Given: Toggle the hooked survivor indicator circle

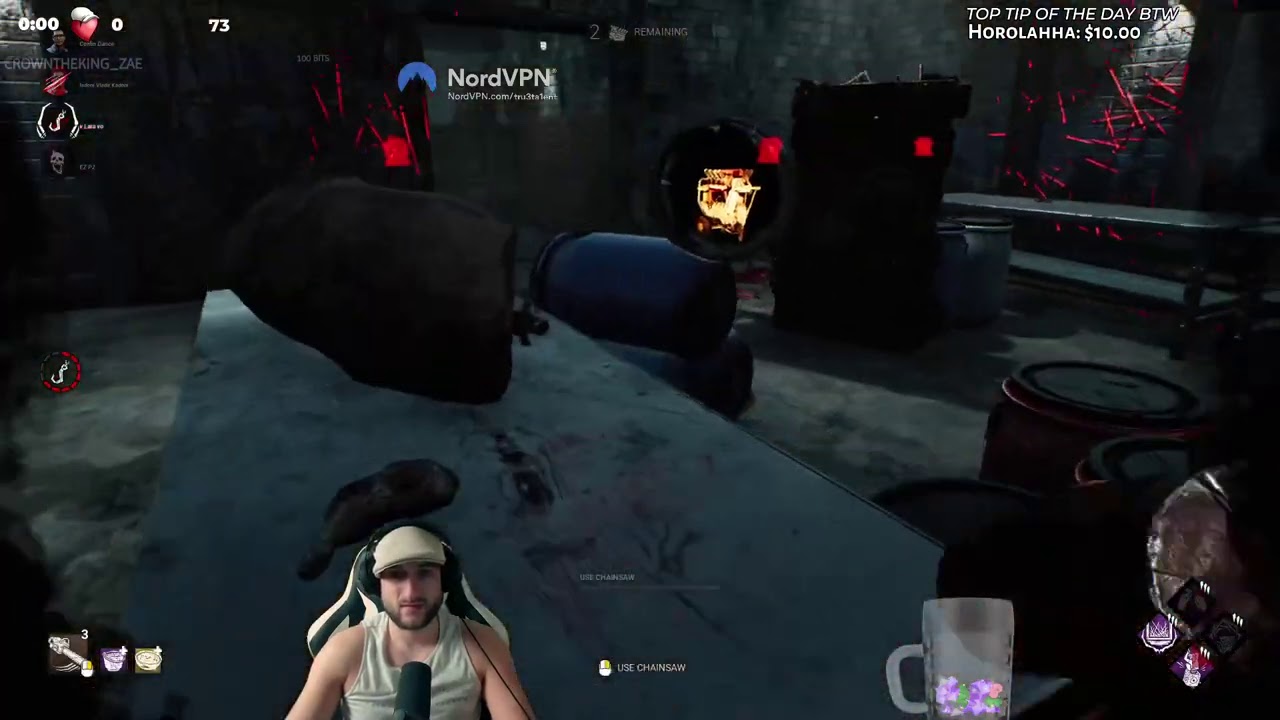Looking at the screenshot, I should pos(60,372).
